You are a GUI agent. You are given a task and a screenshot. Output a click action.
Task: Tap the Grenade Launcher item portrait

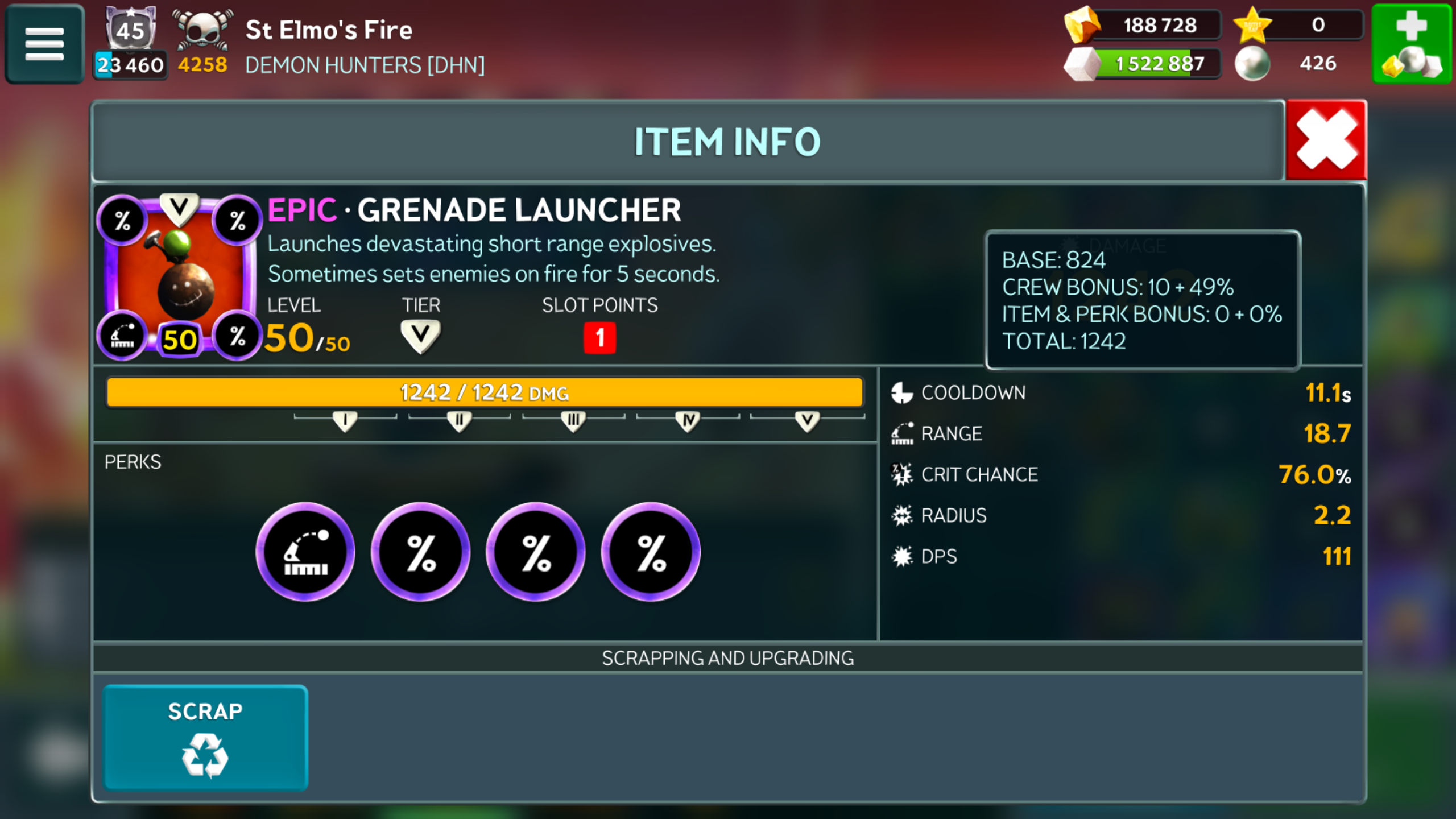coord(179,277)
